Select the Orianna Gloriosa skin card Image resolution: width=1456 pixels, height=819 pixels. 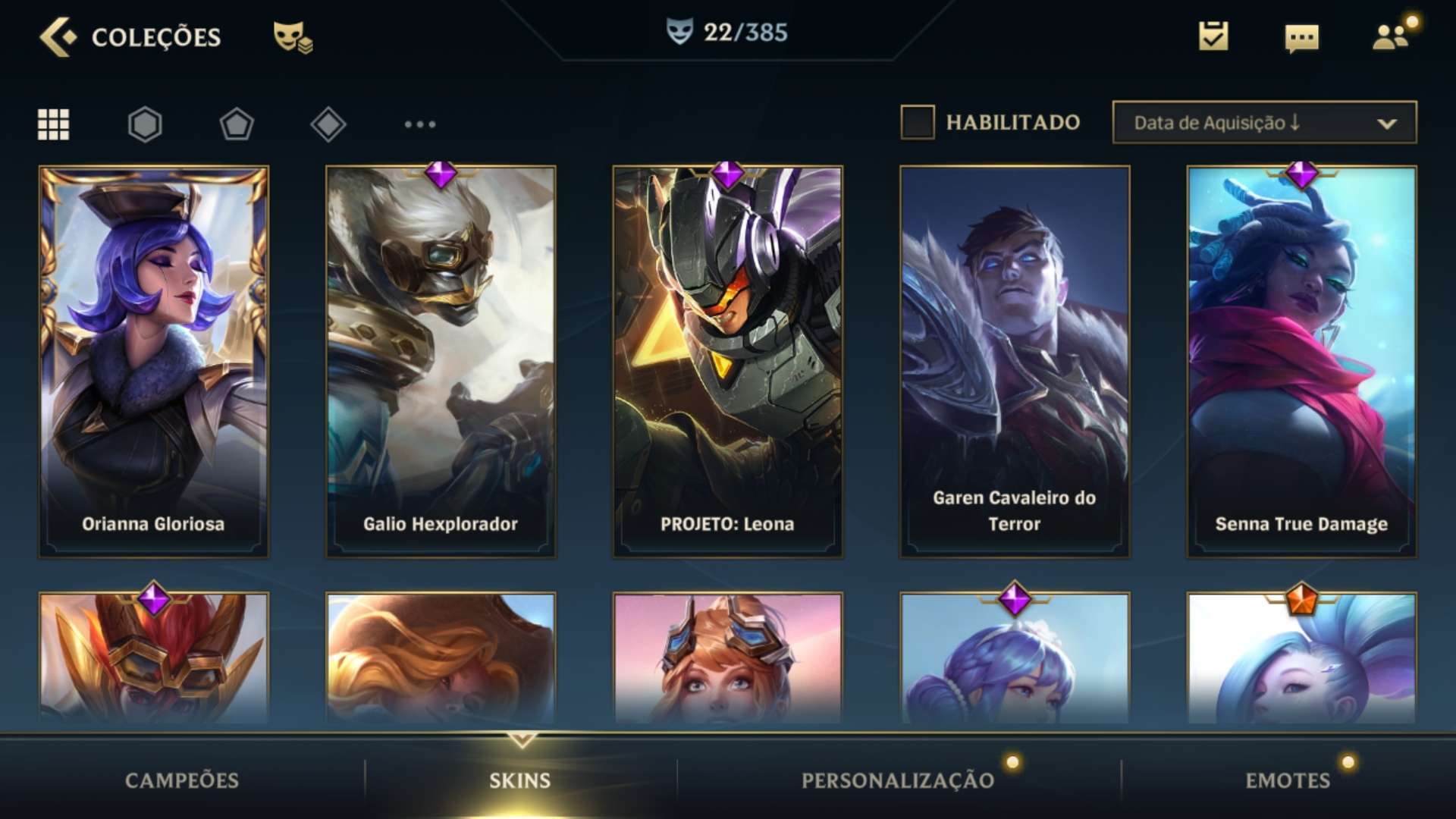tap(154, 362)
